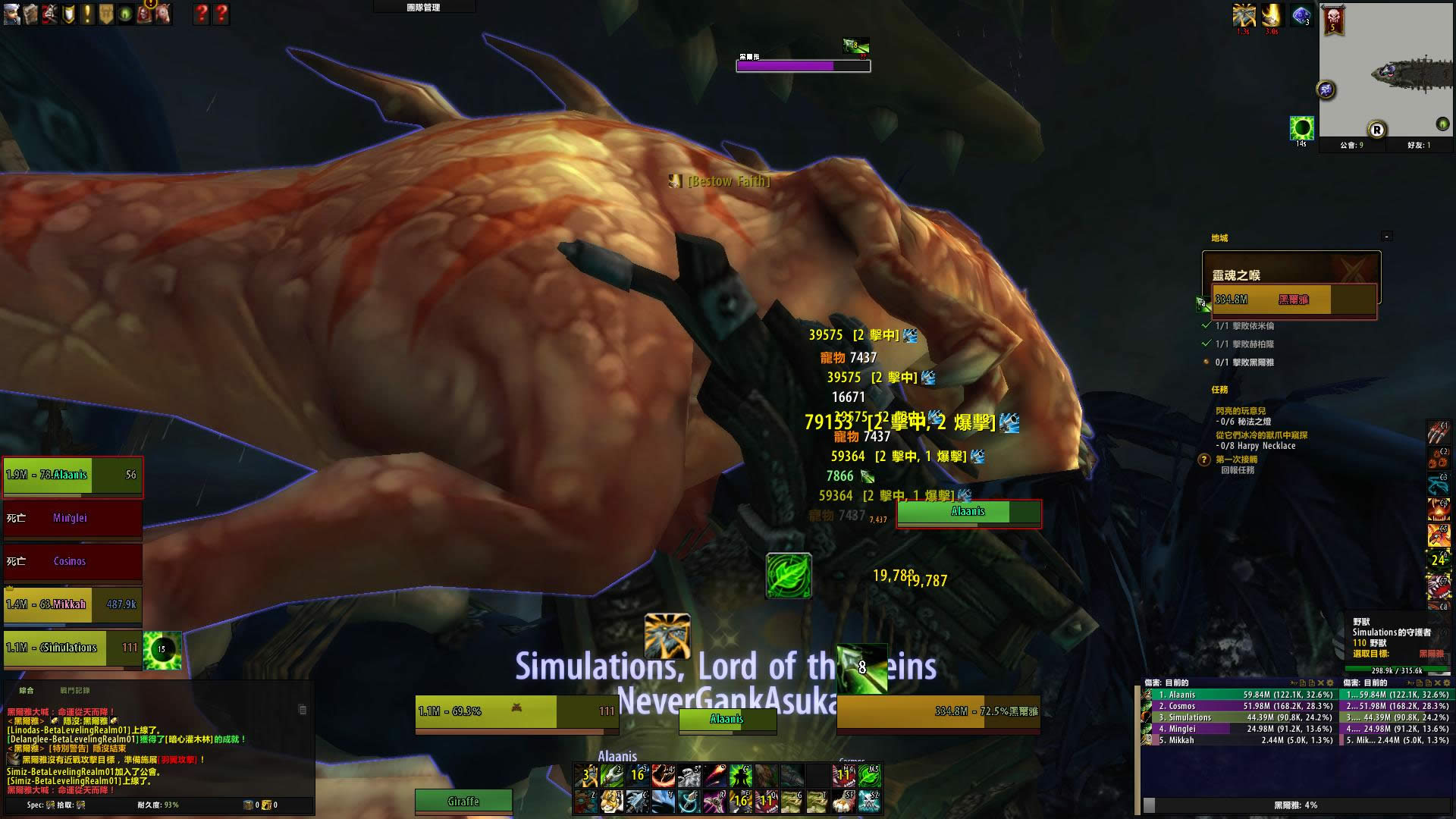This screenshot has width=1456, height=819.
Task: Select the Simulations party frame
Action: coord(72,648)
